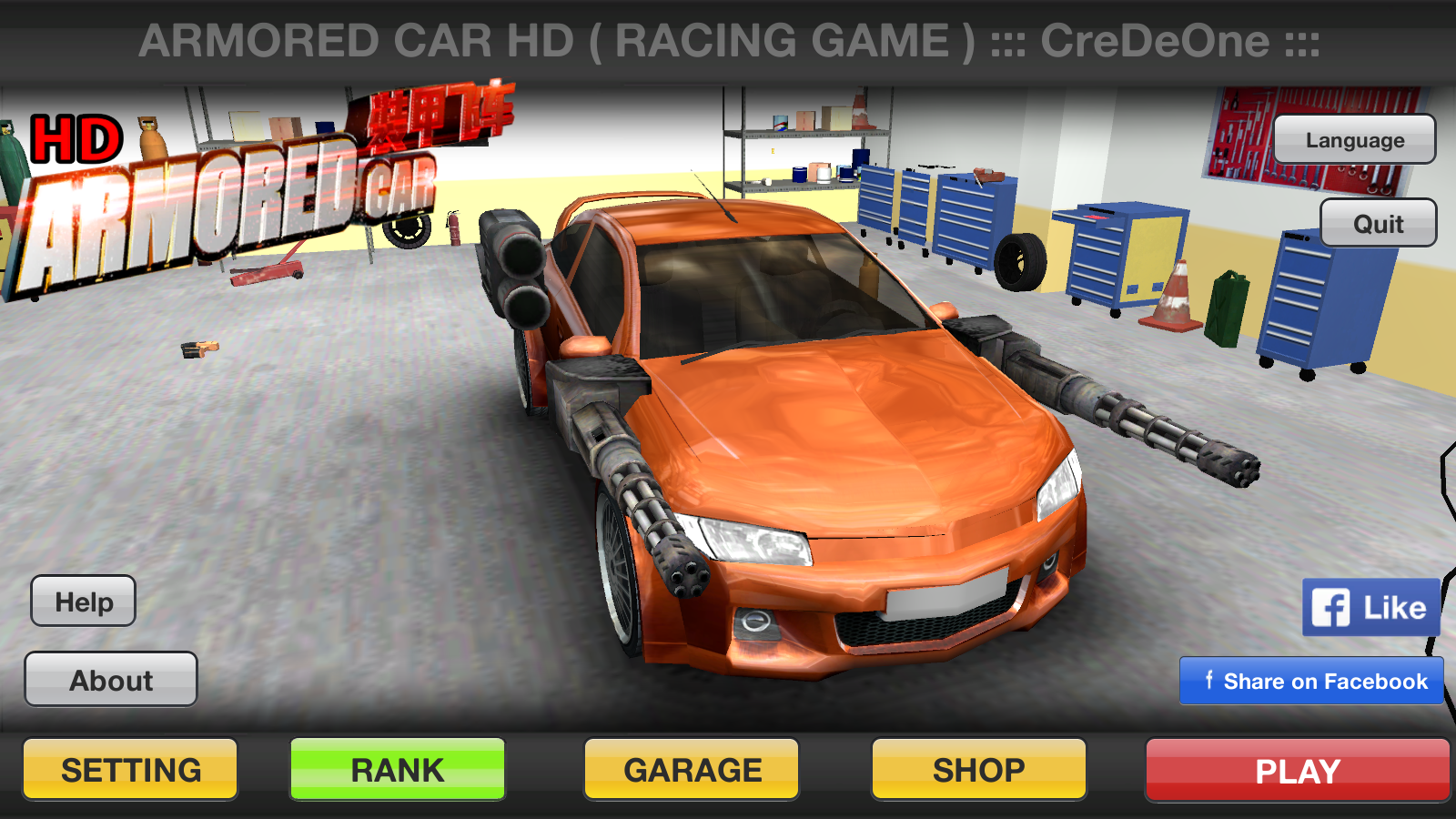
Task: View the RANK leaderboard
Action: [x=398, y=770]
